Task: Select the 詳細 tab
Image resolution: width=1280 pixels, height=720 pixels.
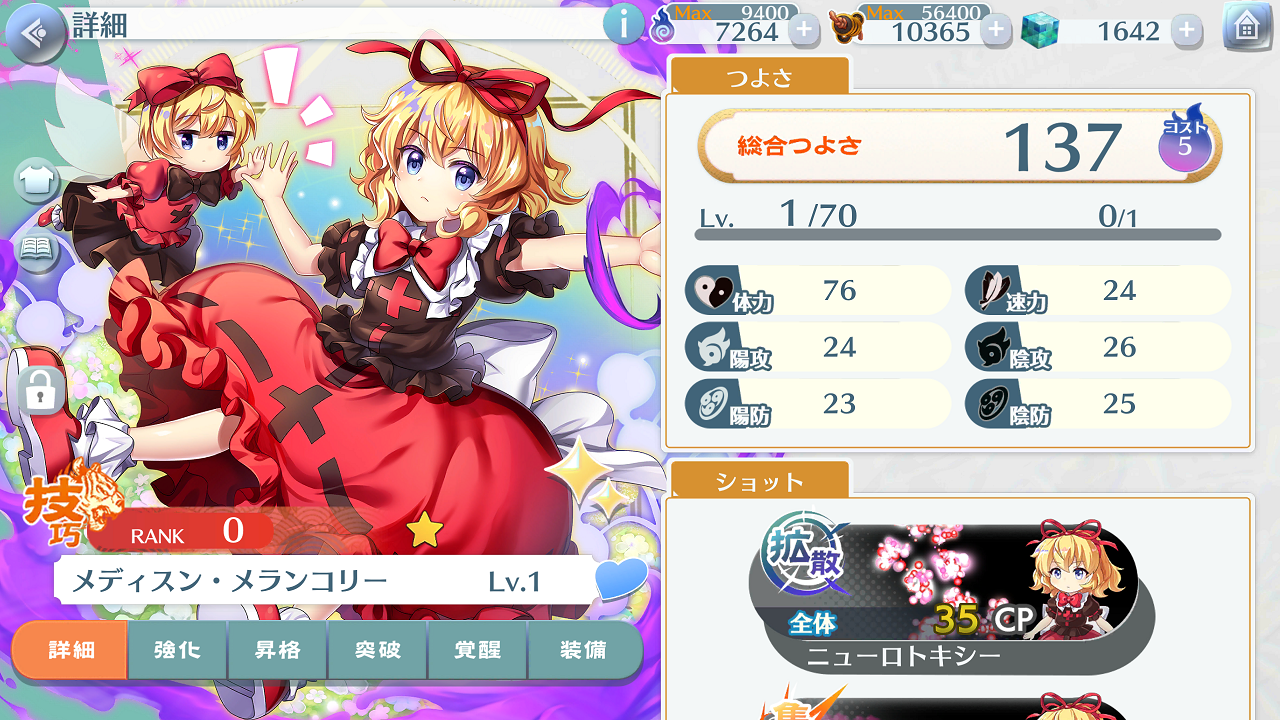Action: 71,650
